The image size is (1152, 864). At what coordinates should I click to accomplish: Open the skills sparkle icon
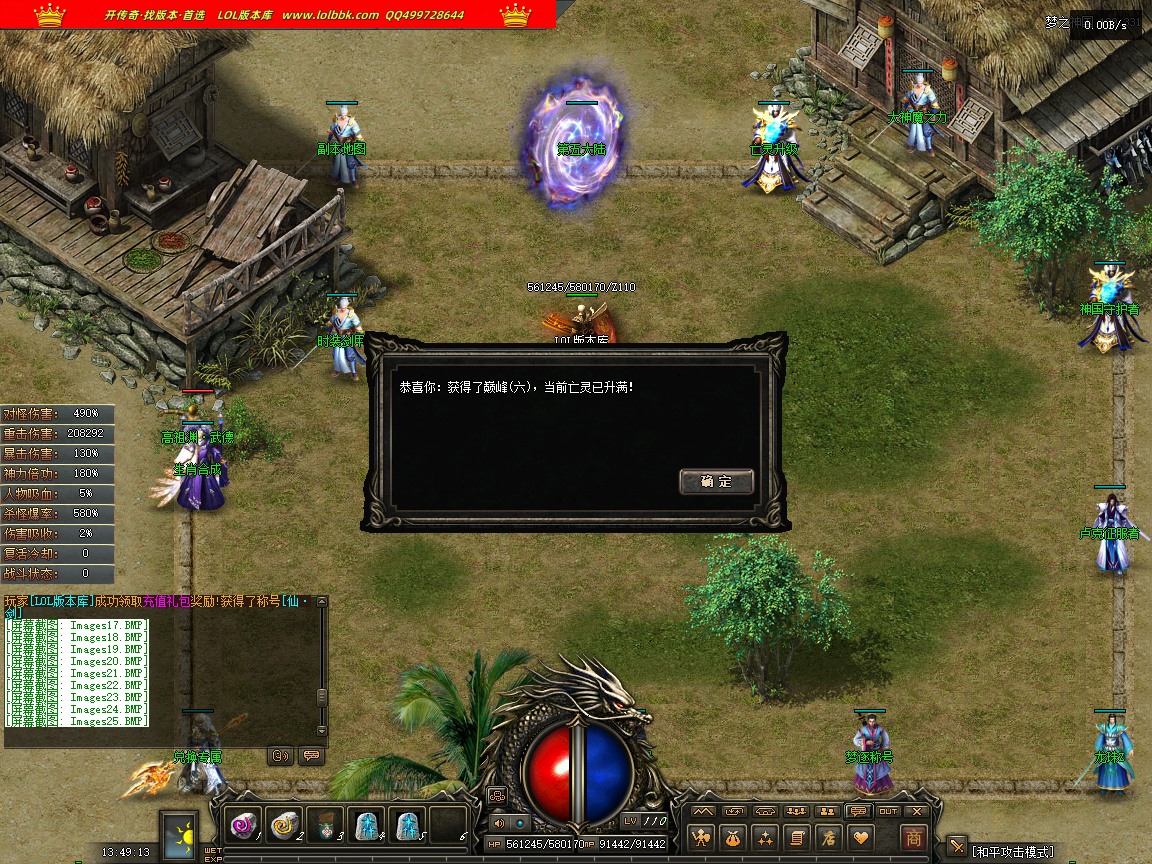click(766, 837)
